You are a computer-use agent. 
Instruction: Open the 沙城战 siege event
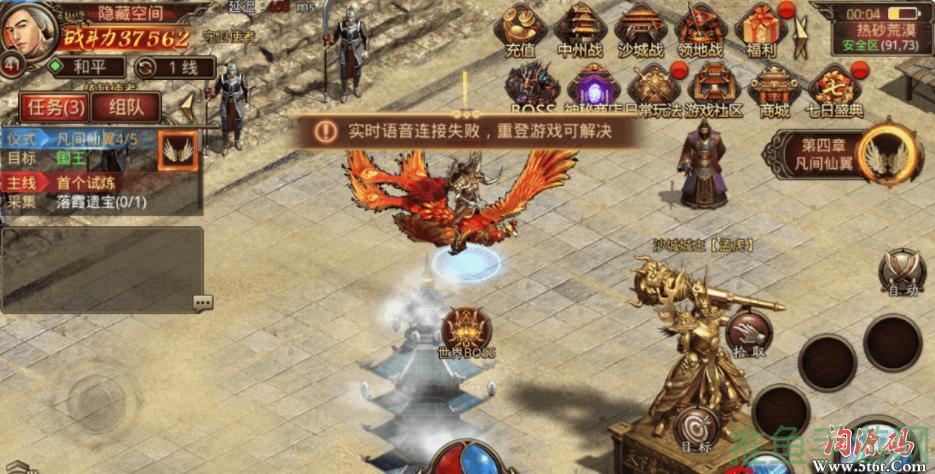coord(642,29)
